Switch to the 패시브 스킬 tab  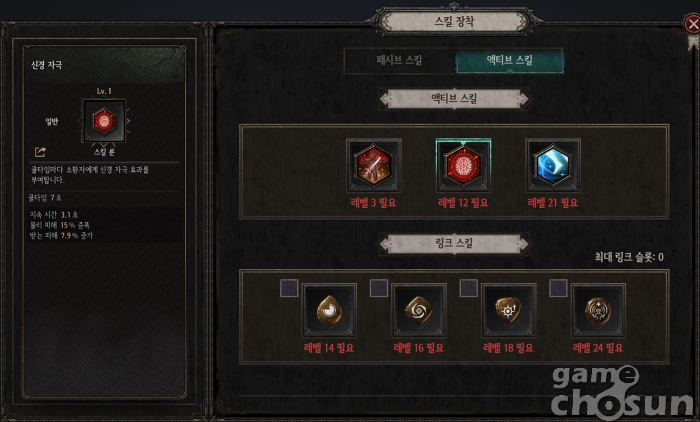[x=399, y=61]
